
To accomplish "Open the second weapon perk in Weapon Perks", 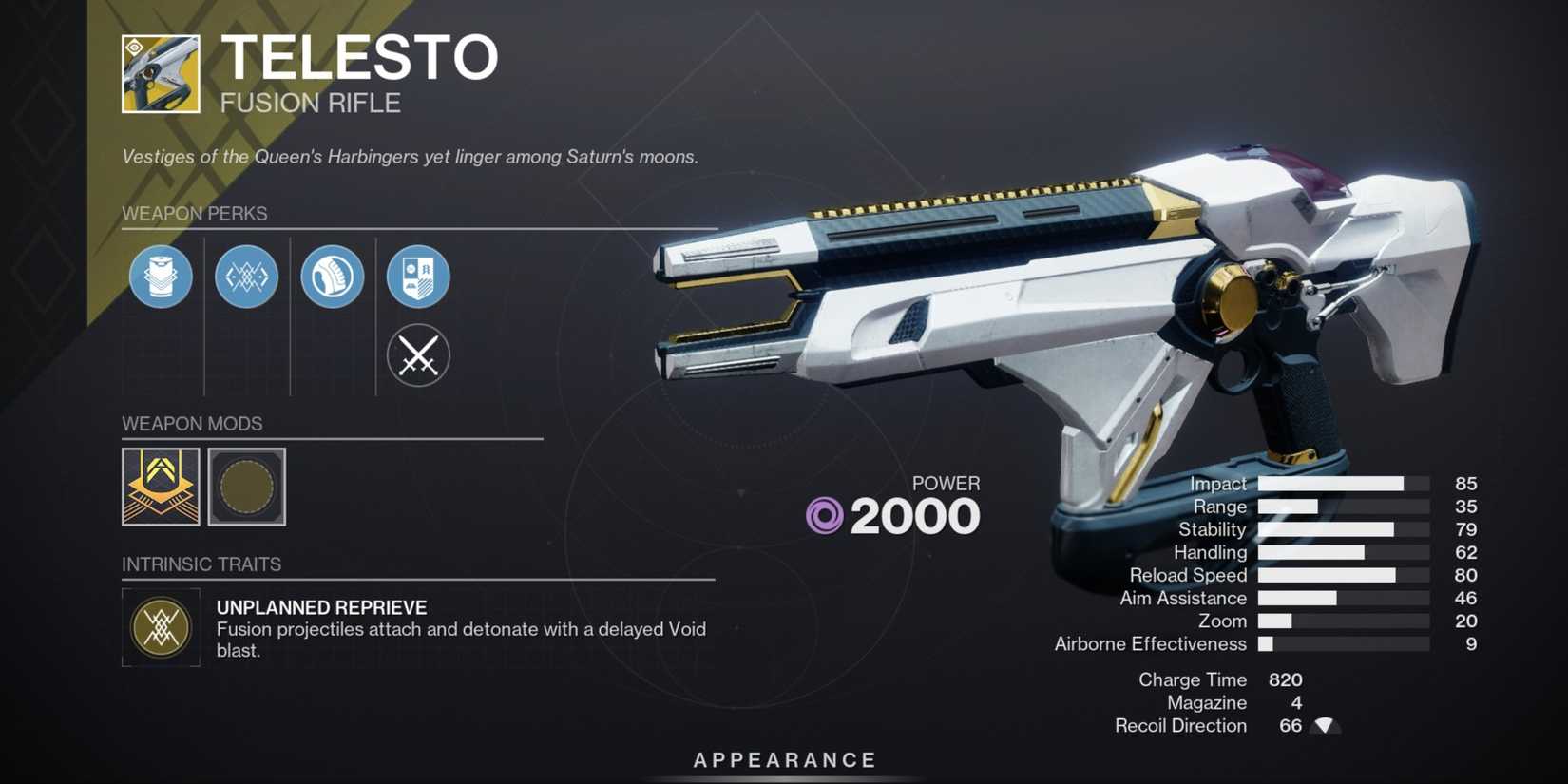I will coord(246,277).
